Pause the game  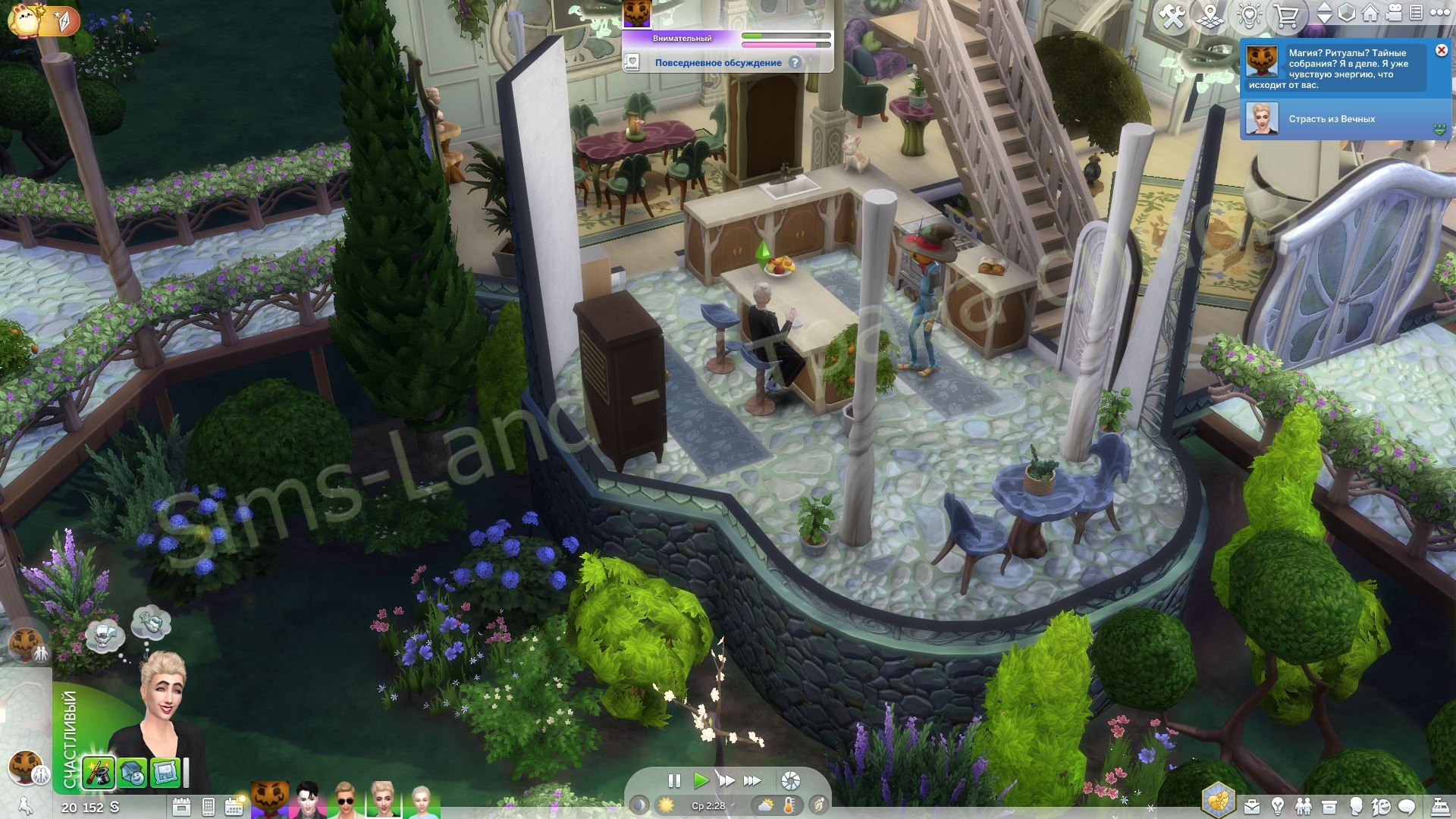[x=674, y=780]
